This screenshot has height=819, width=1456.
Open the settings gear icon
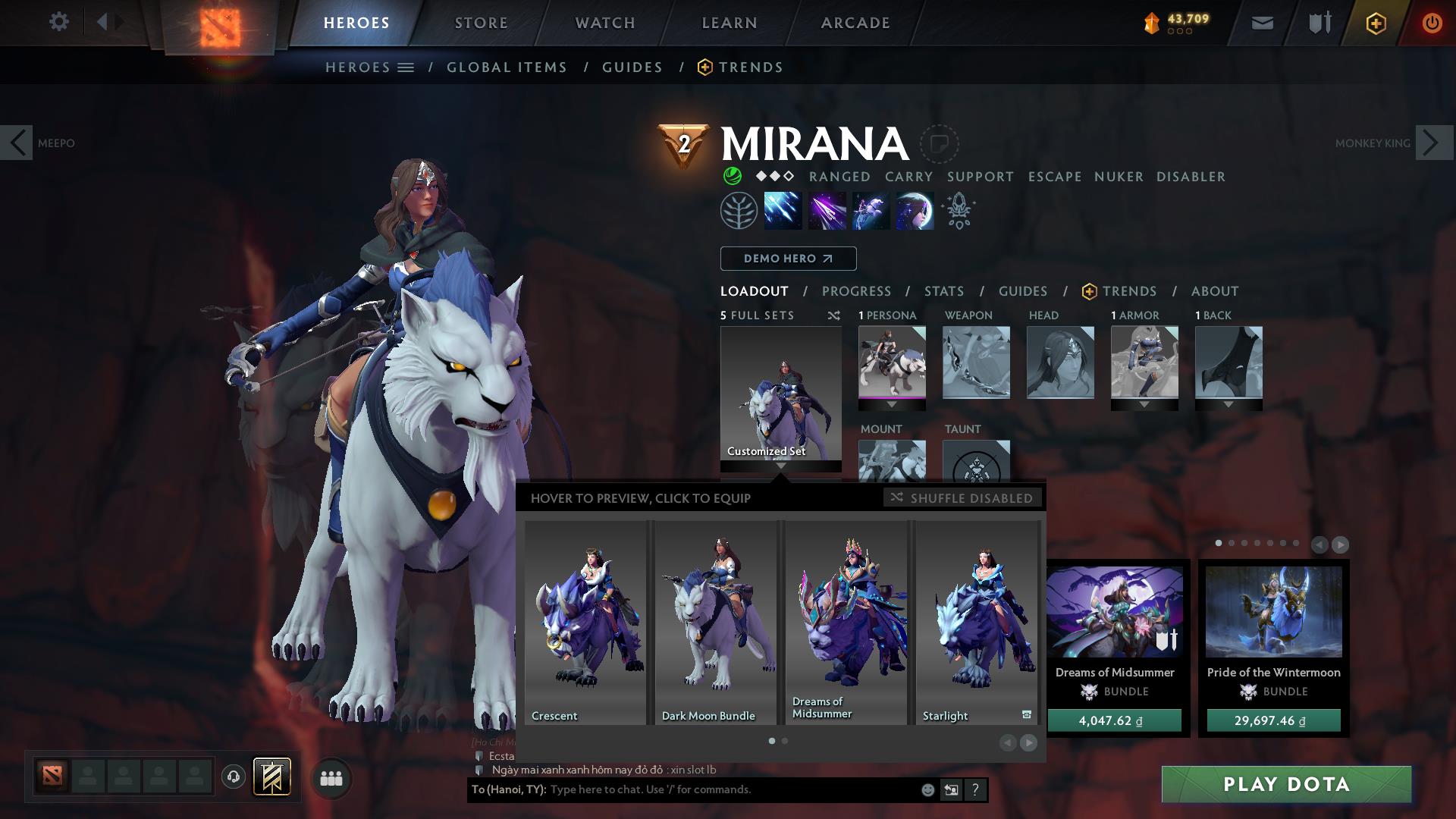tap(58, 22)
